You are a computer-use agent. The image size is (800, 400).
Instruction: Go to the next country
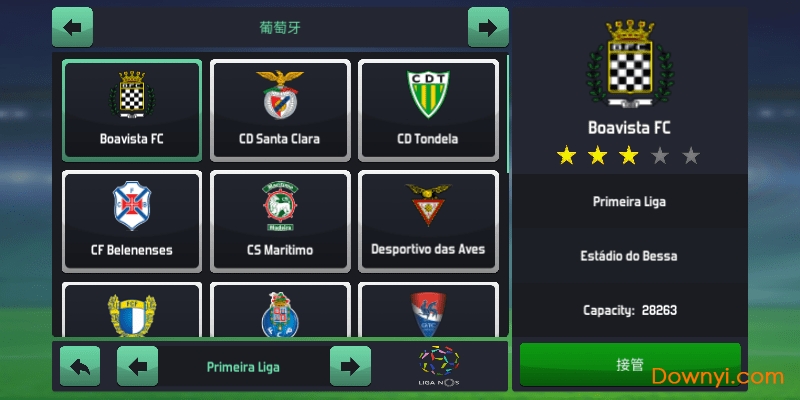pos(487,27)
